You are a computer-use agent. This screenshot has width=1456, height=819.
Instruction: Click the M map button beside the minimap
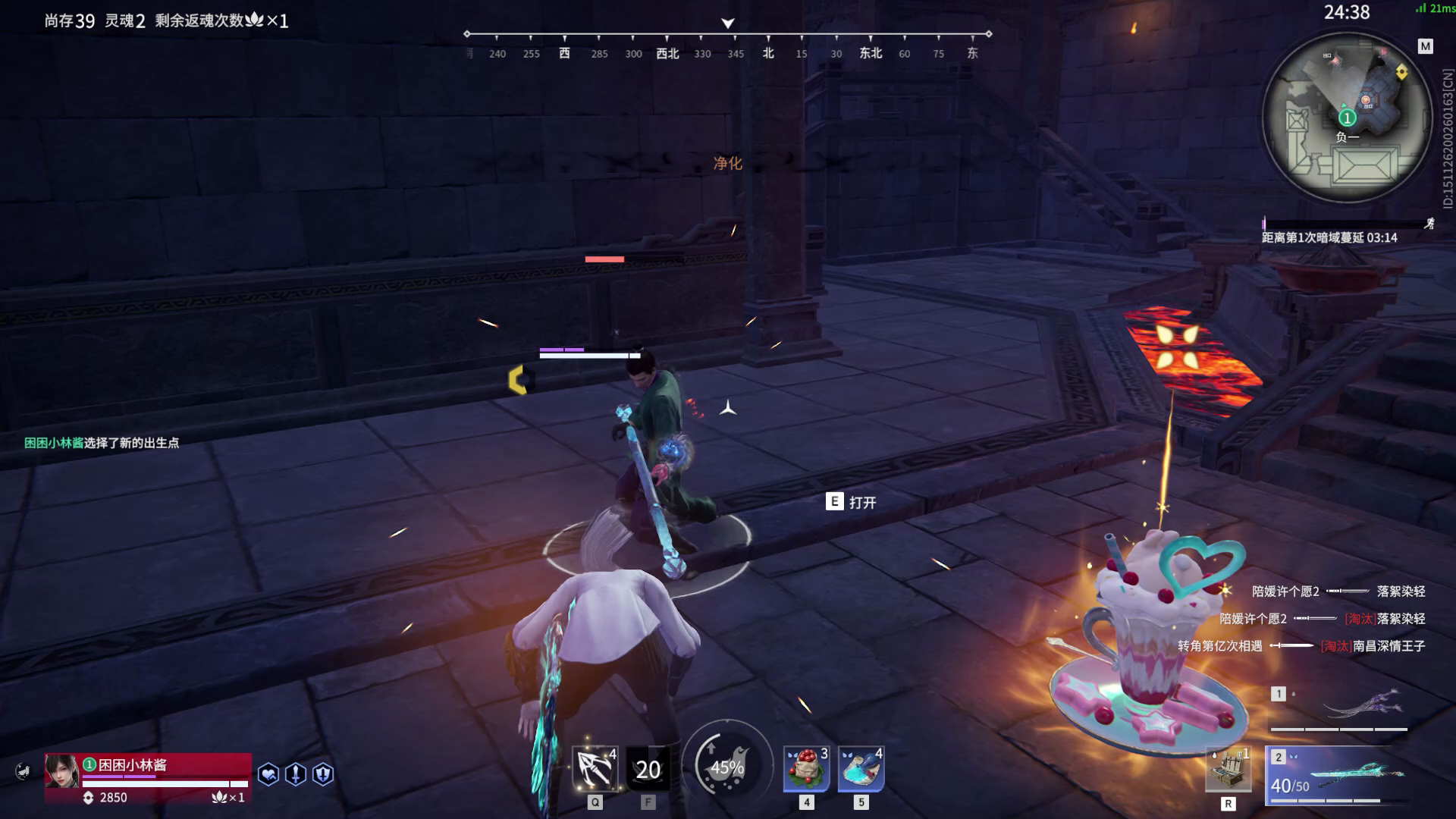tap(1426, 47)
